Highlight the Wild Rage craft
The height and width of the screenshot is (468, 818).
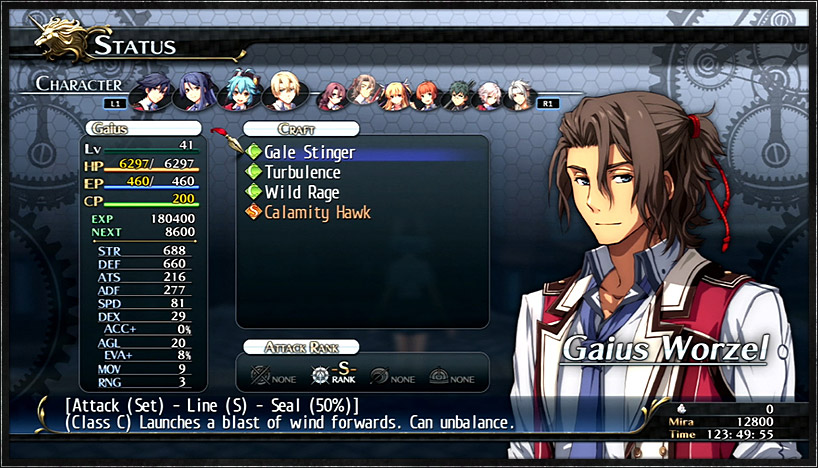(302, 192)
